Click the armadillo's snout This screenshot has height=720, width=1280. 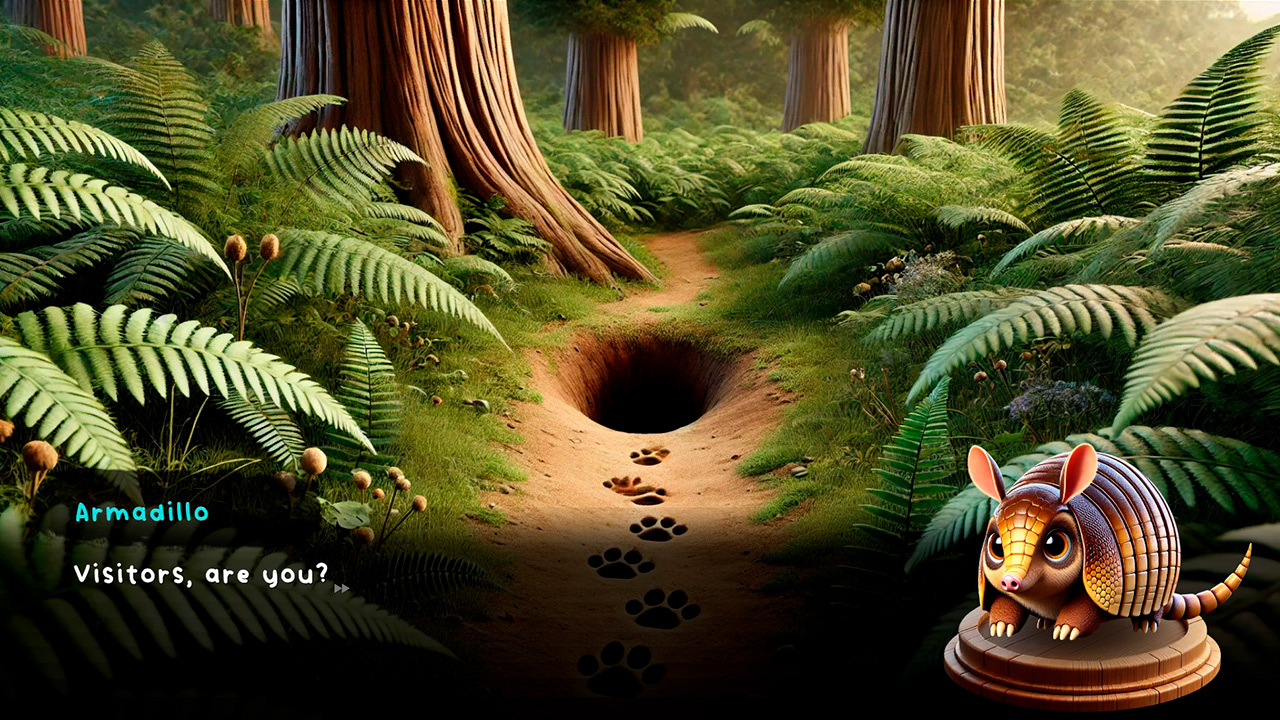tap(1011, 581)
